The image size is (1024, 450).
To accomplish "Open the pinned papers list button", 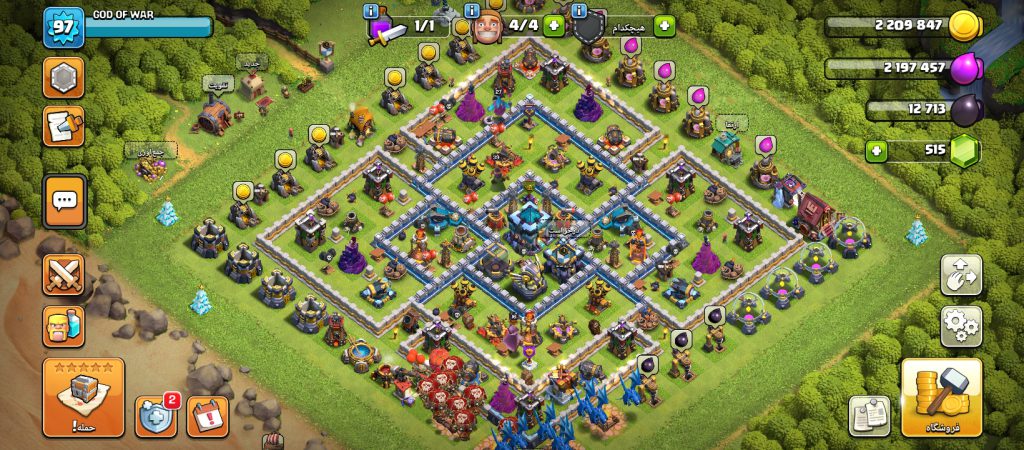I will 869,415.
